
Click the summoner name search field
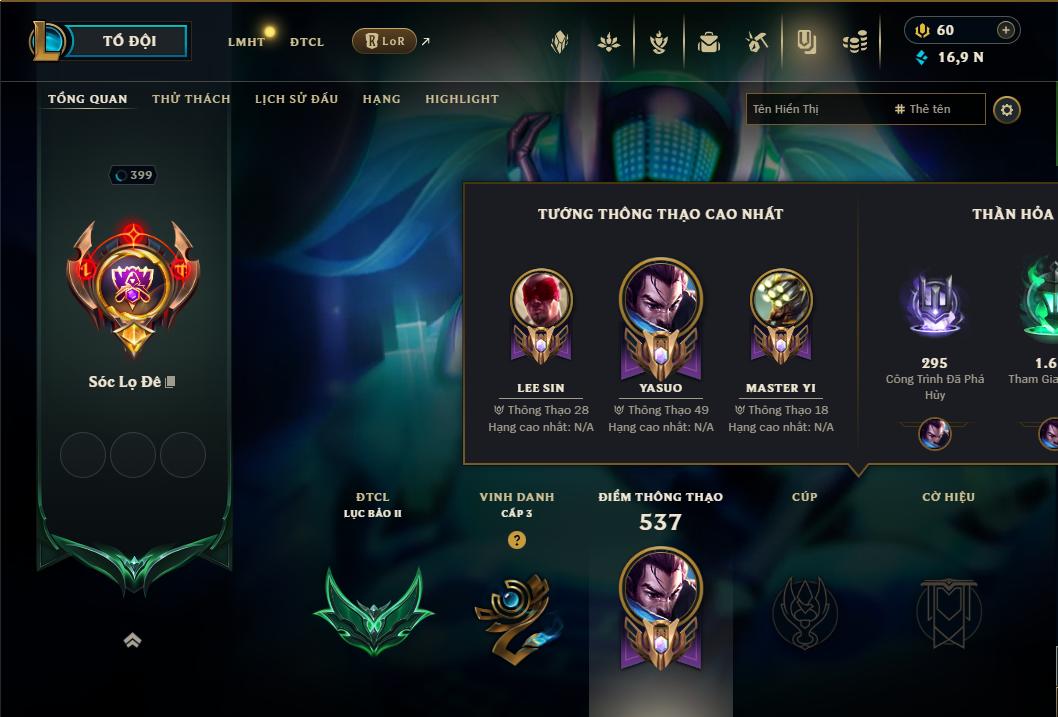[815, 109]
